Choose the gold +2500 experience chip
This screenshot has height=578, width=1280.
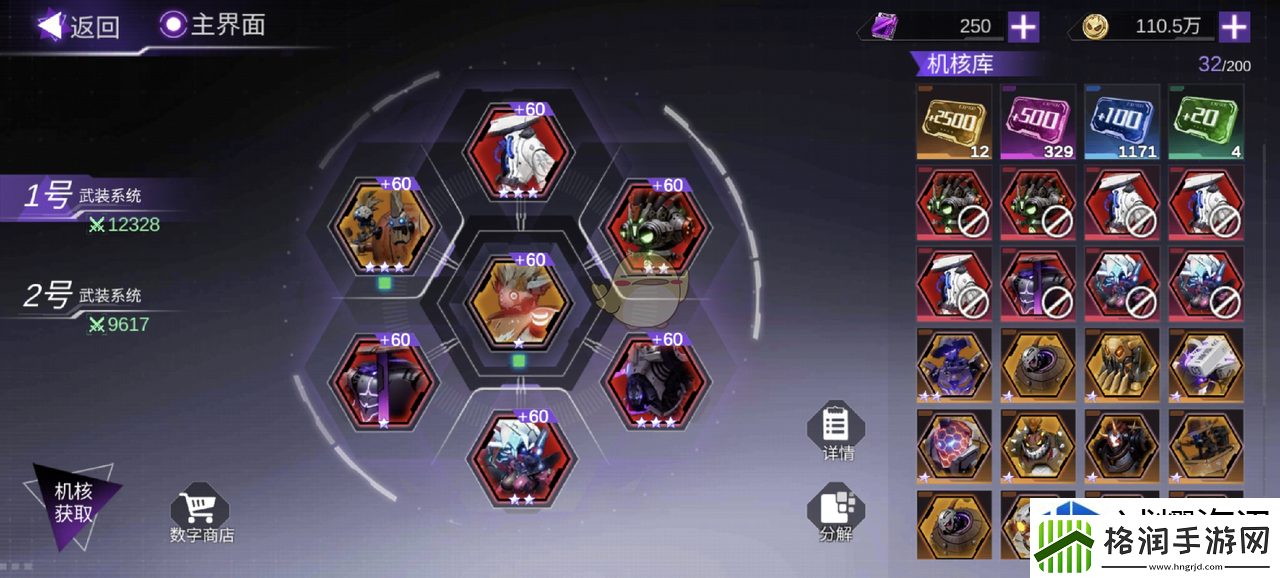point(954,122)
